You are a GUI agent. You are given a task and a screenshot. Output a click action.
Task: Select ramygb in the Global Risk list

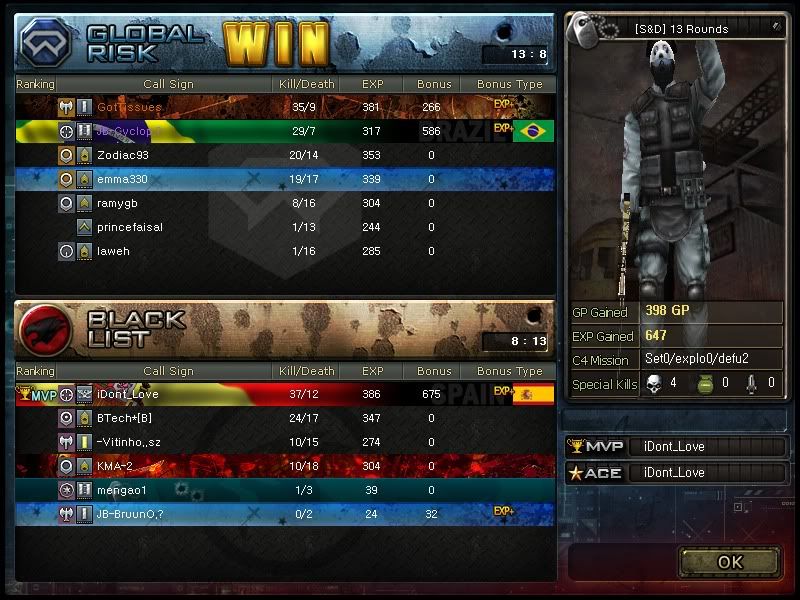pos(285,203)
